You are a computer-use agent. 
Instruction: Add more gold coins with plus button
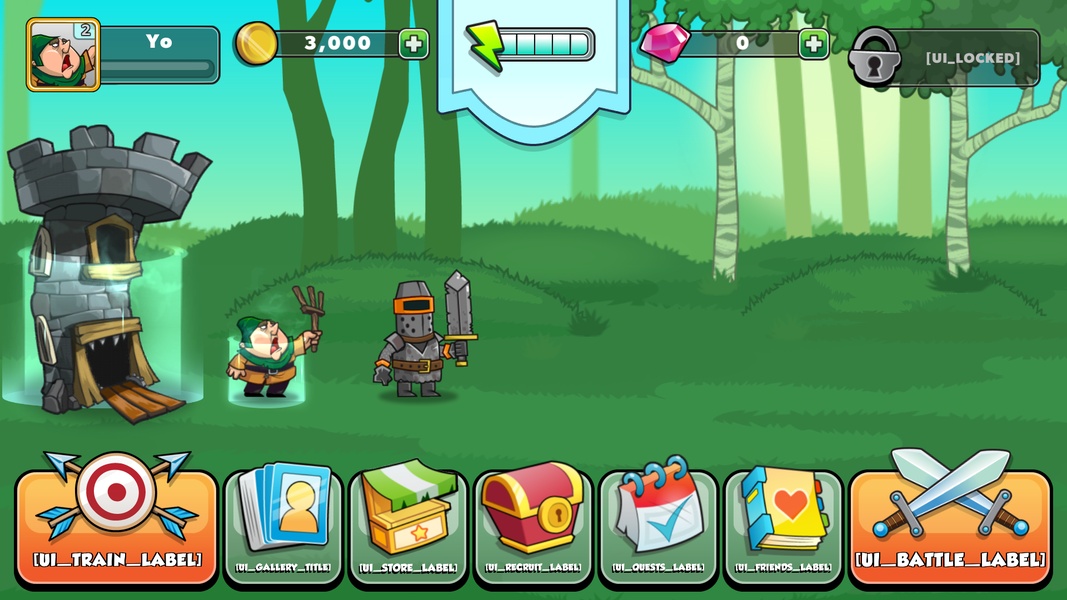point(414,43)
